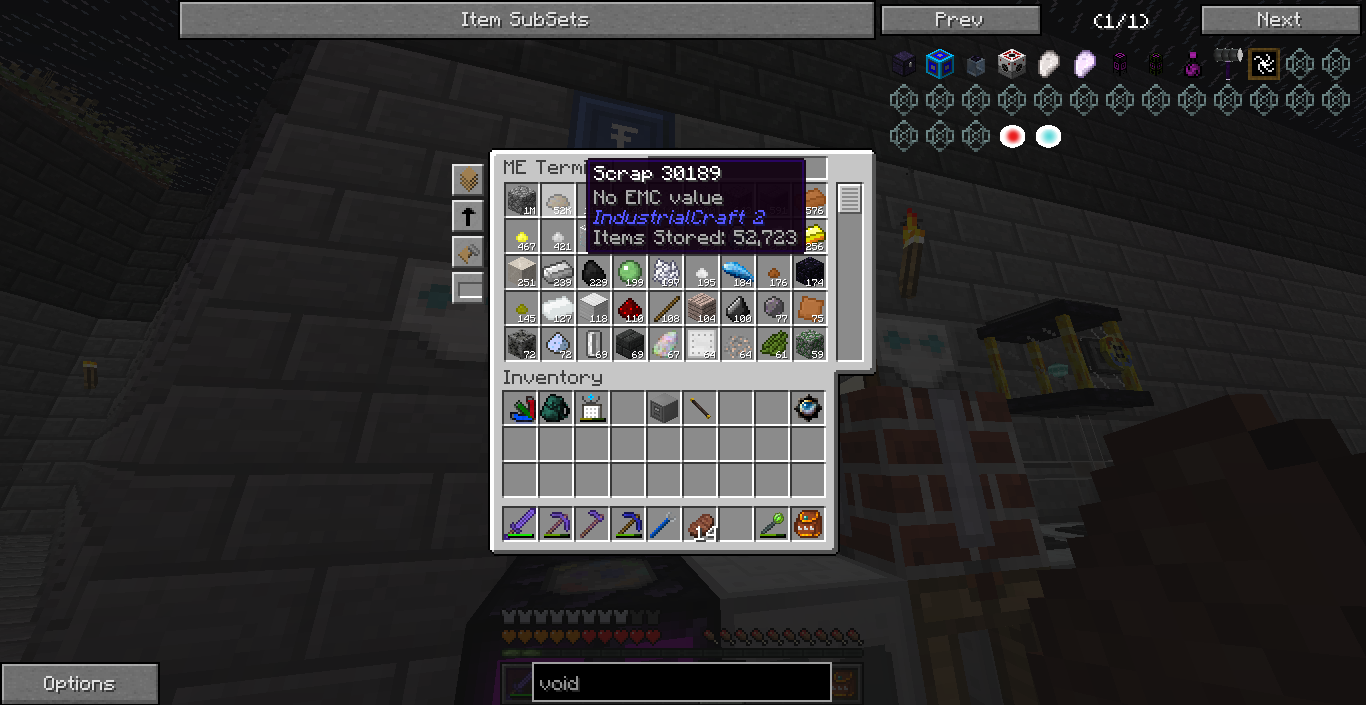The width and height of the screenshot is (1366, 705).
Task: Toggle the ME Terminal sort direction arrow
Action: tap(467, 215)
